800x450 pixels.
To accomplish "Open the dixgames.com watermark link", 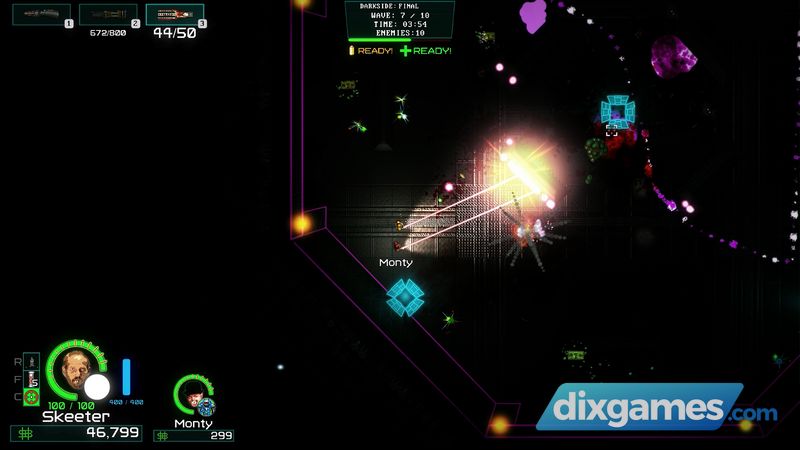I will point(656,409).
